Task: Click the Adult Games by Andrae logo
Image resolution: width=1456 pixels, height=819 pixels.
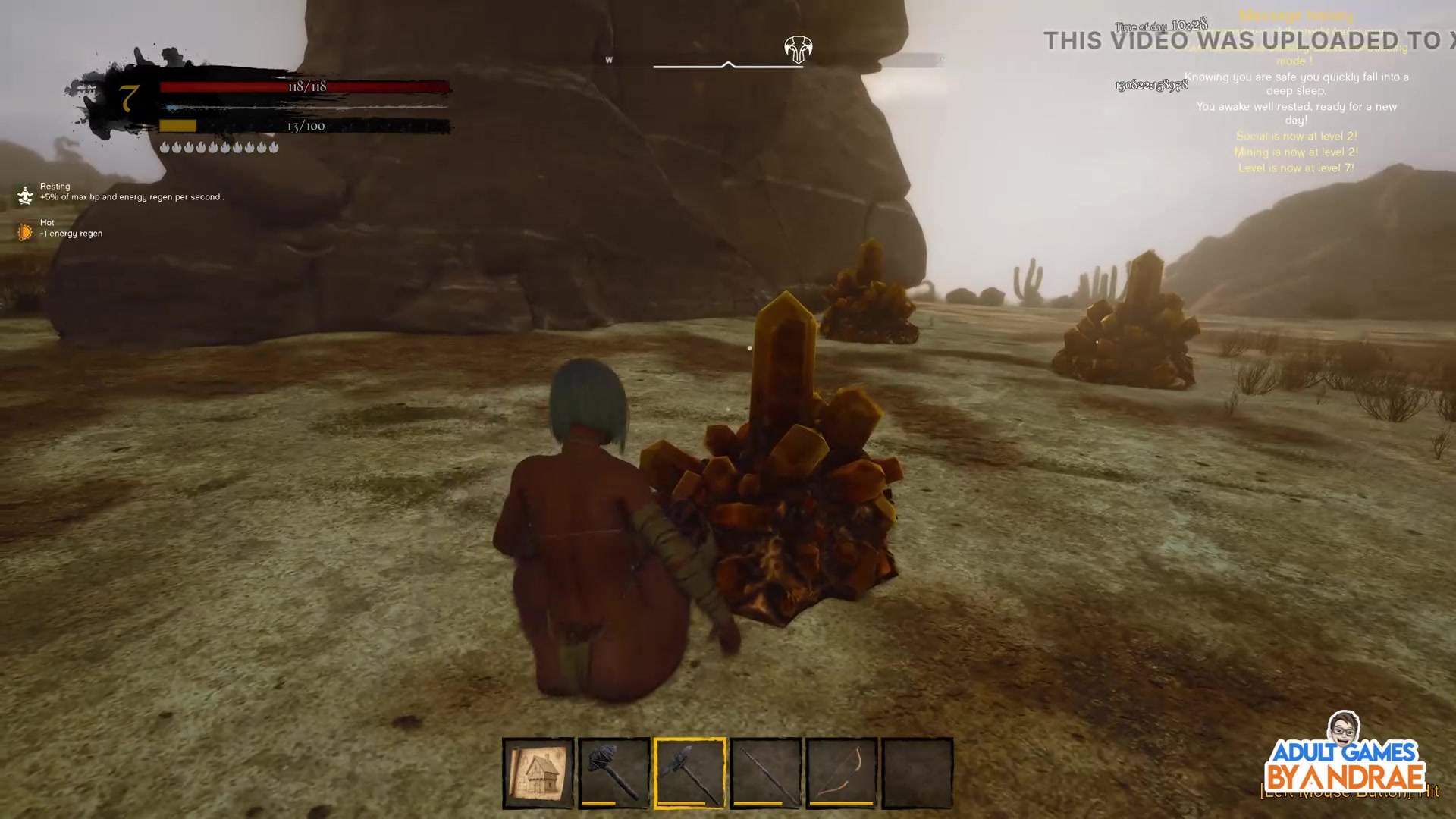Action: (1345, 758)
